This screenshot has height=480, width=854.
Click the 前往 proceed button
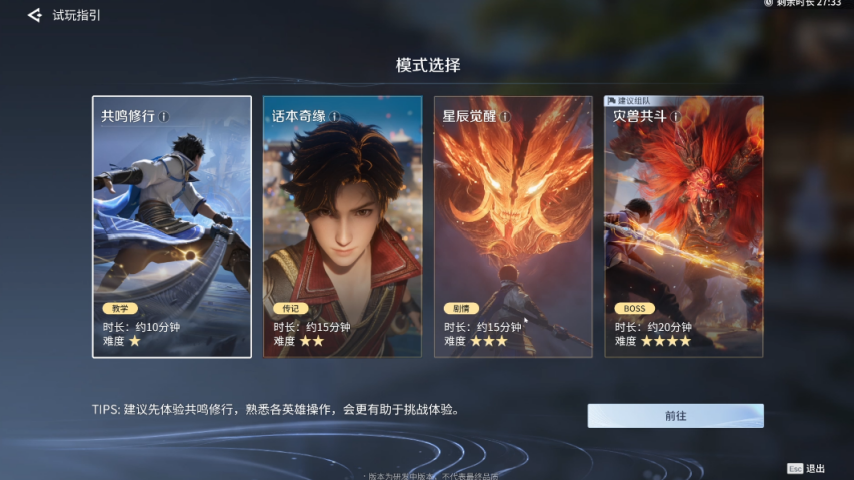click(675, 416)
